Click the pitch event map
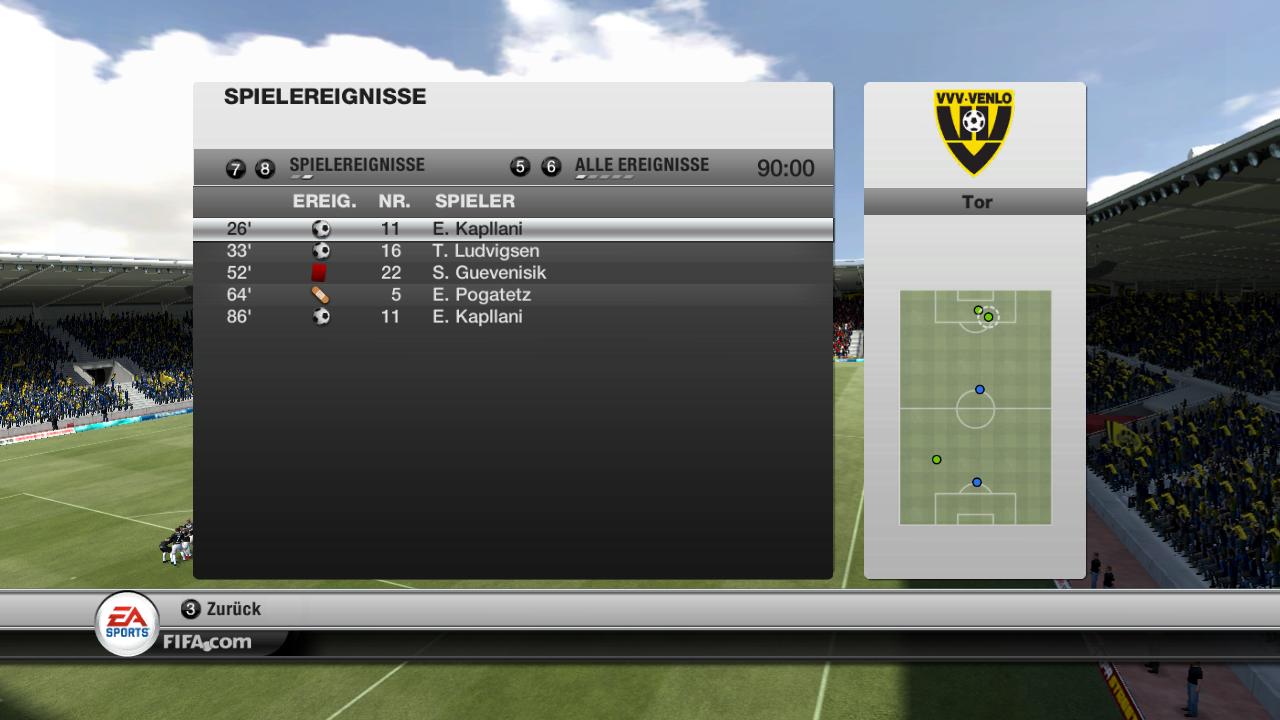The image size is (1280, 720). pos(975,407)
